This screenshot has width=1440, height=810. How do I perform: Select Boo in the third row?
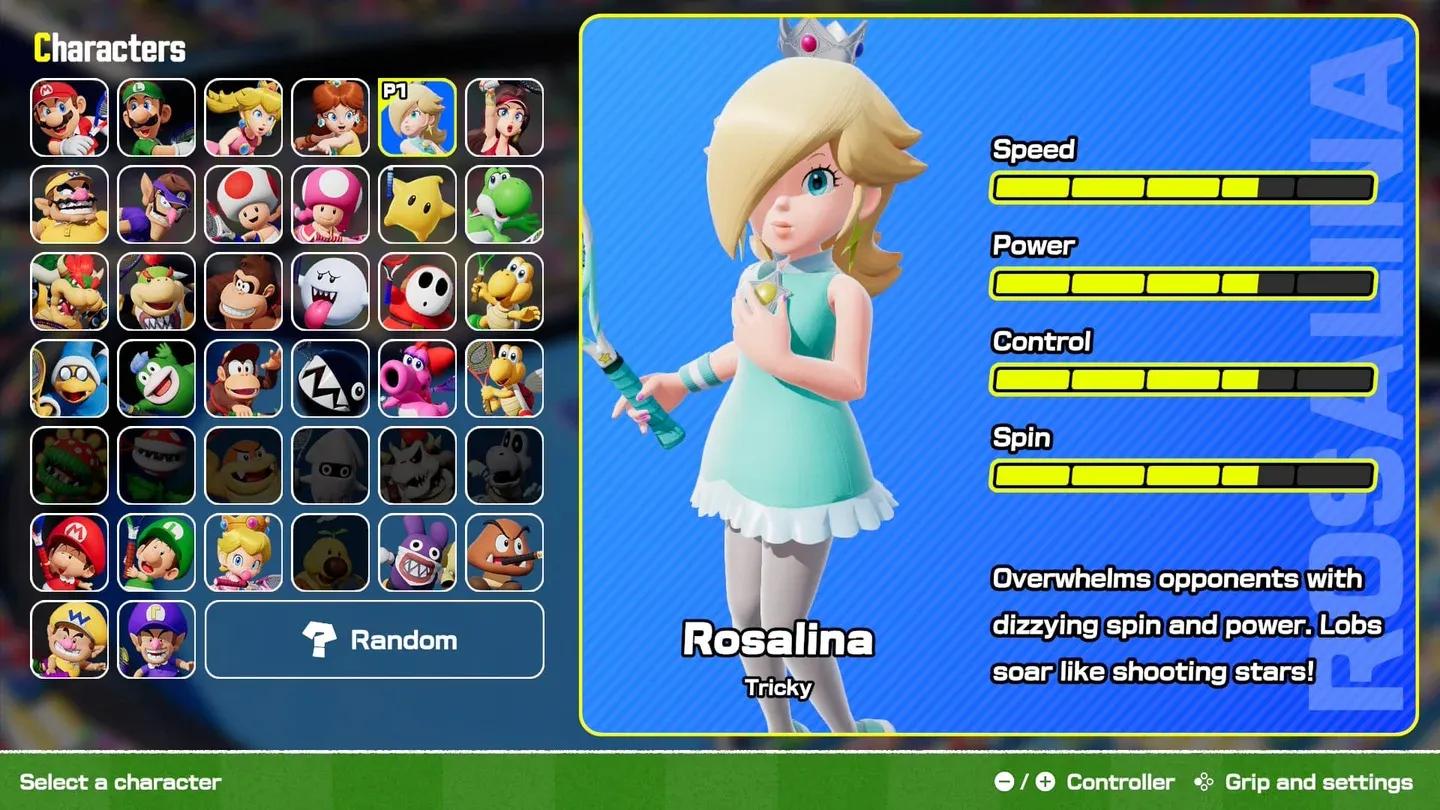[330, 292]
